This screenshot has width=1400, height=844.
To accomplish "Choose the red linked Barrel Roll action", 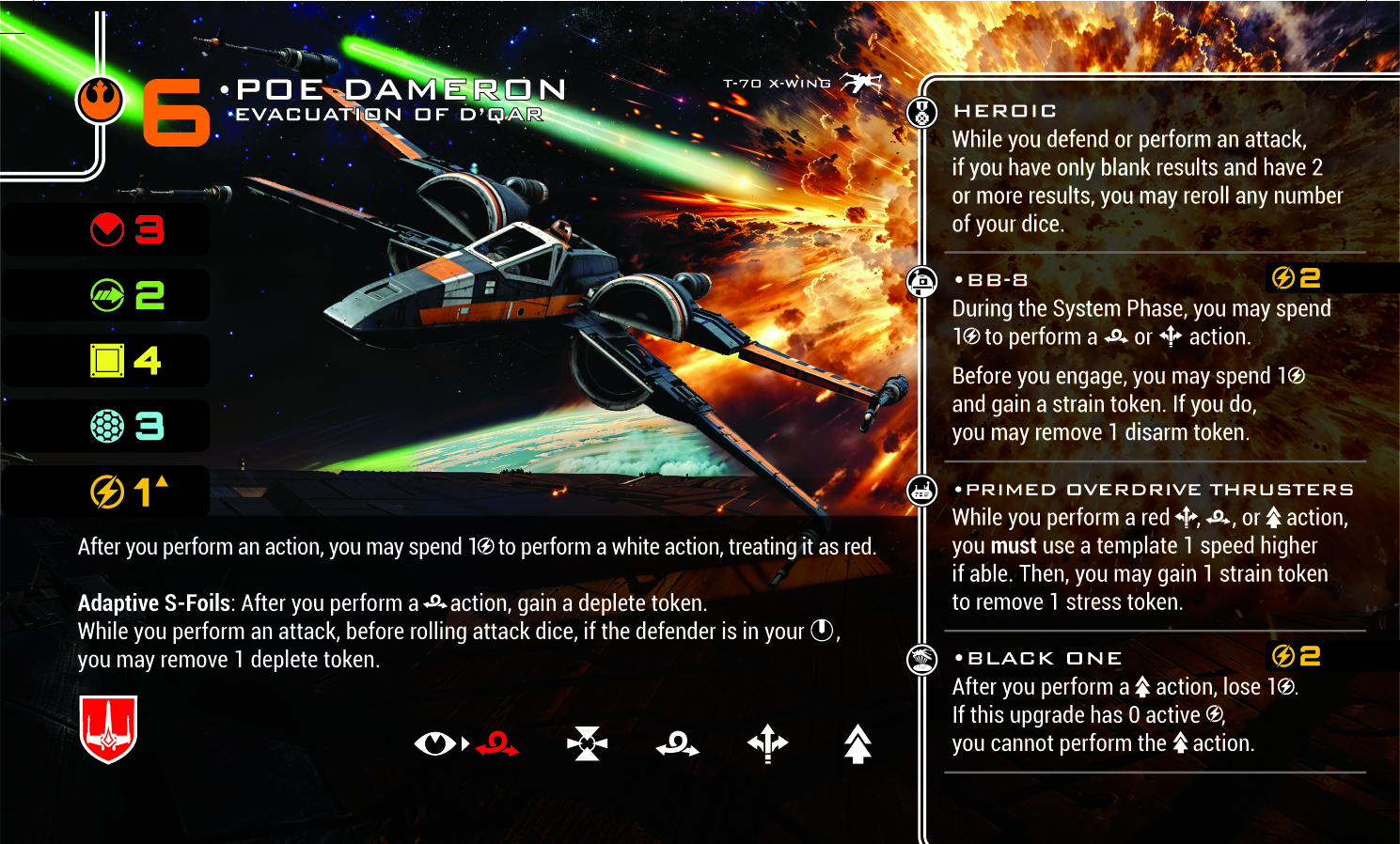I will coord(497,744).
